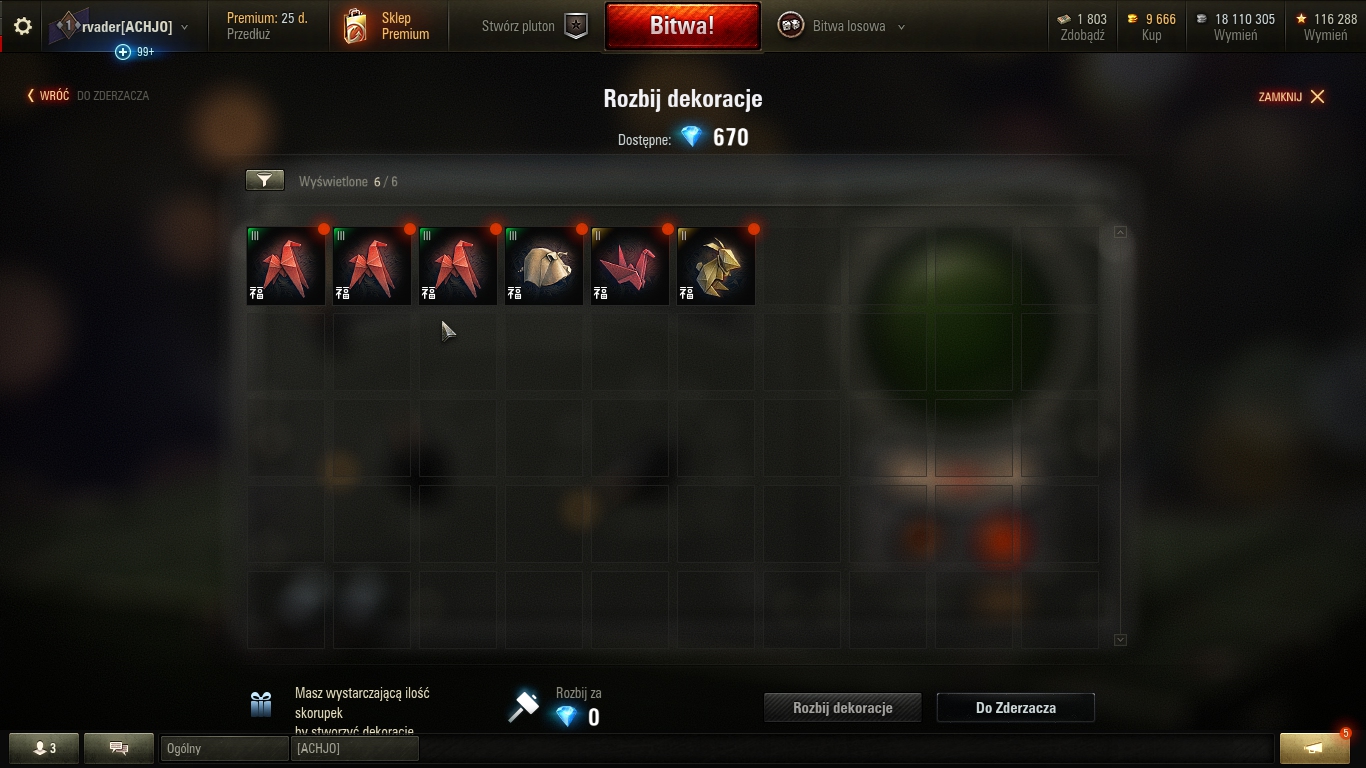Exchange credits via Wymień under 18 110 305
The height and width of the screenshot is (768, 1366).
click(x=1235, y=35)
